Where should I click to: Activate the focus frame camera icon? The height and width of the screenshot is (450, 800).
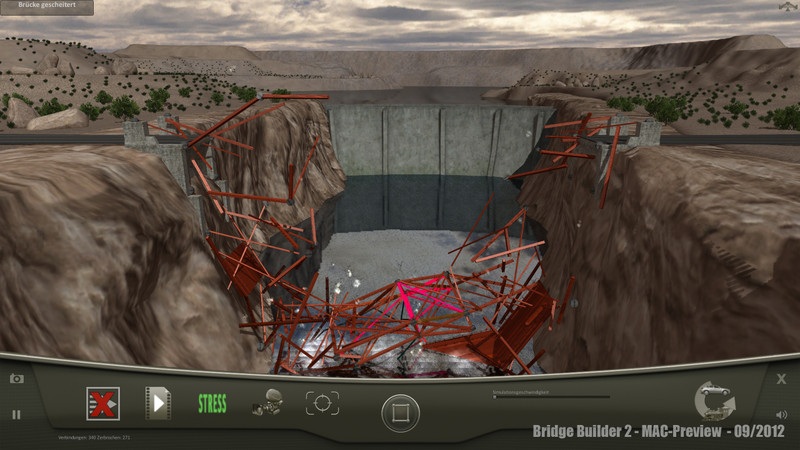tap(322, 403)
